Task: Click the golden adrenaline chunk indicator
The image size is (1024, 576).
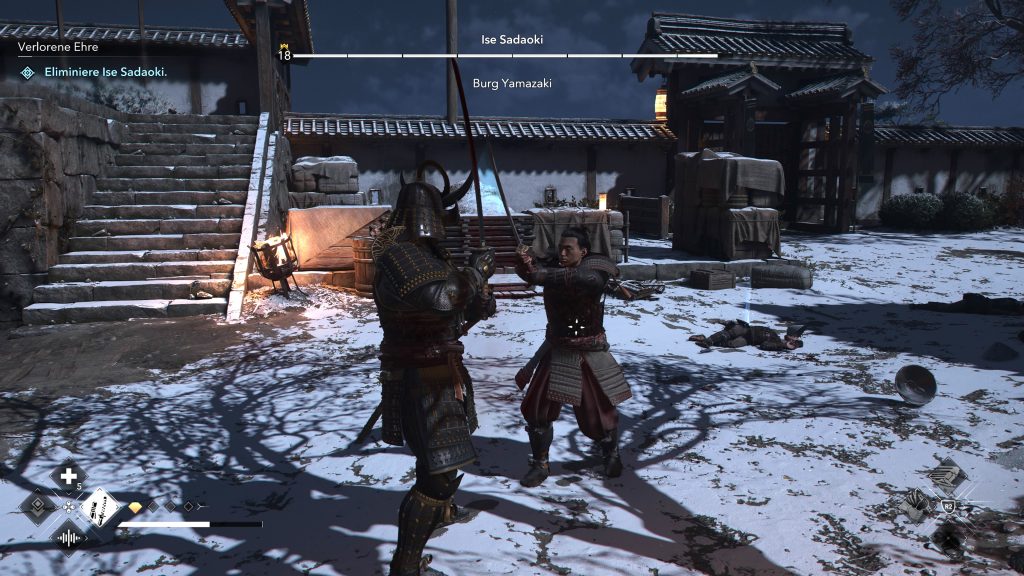Action: tap(137, 508)
